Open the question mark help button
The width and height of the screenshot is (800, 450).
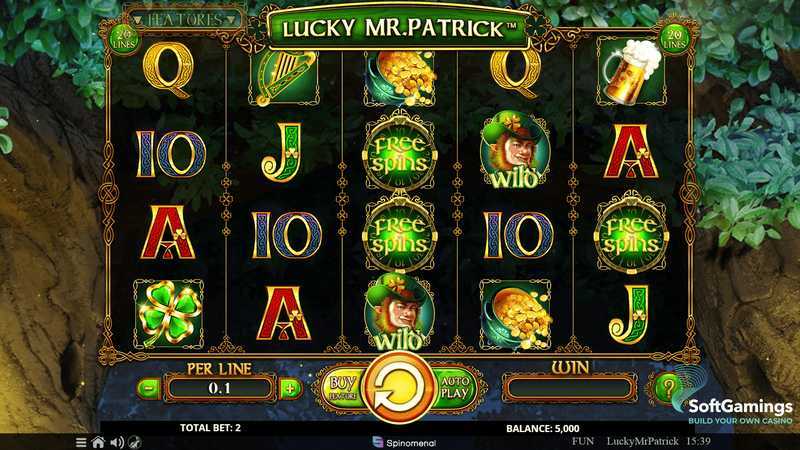667,387
